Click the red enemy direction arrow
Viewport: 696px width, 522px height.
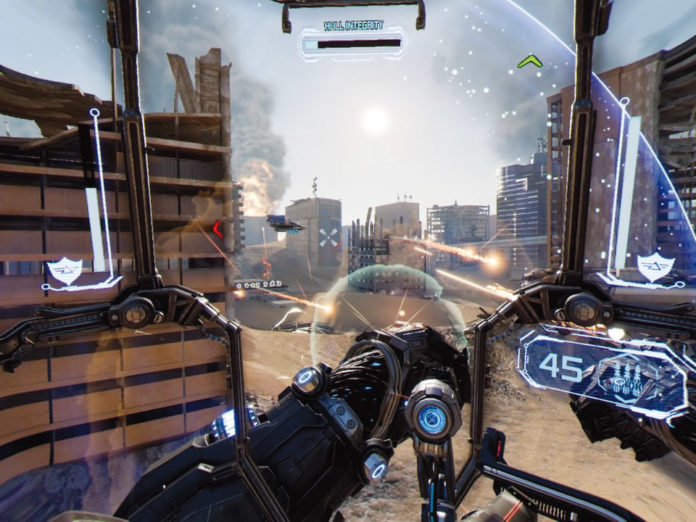pyautogui.click(x=217, y=229)
